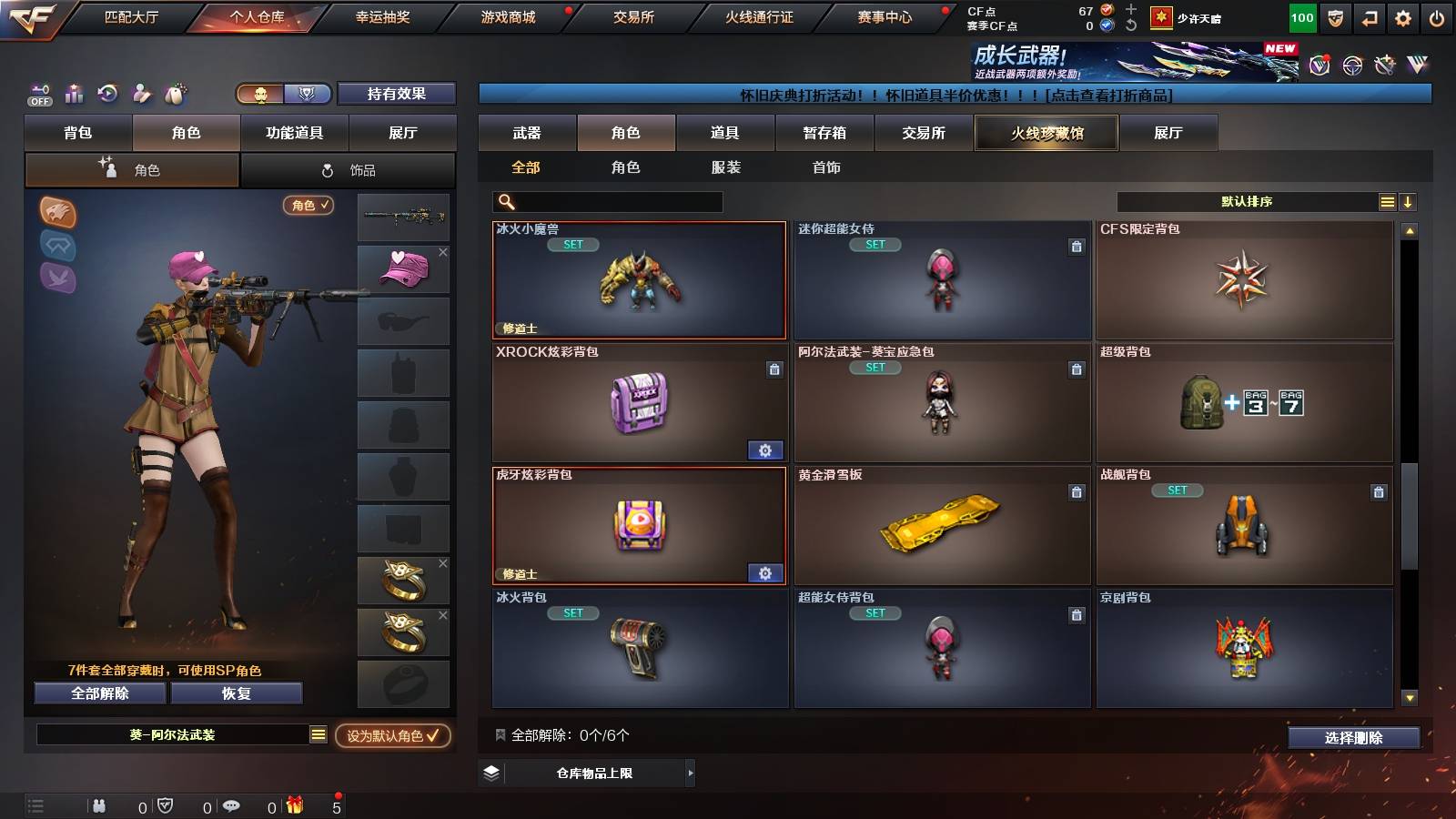Switch the gender toggle to male character
Screen dimensions: 1456x819
point(259,94)
